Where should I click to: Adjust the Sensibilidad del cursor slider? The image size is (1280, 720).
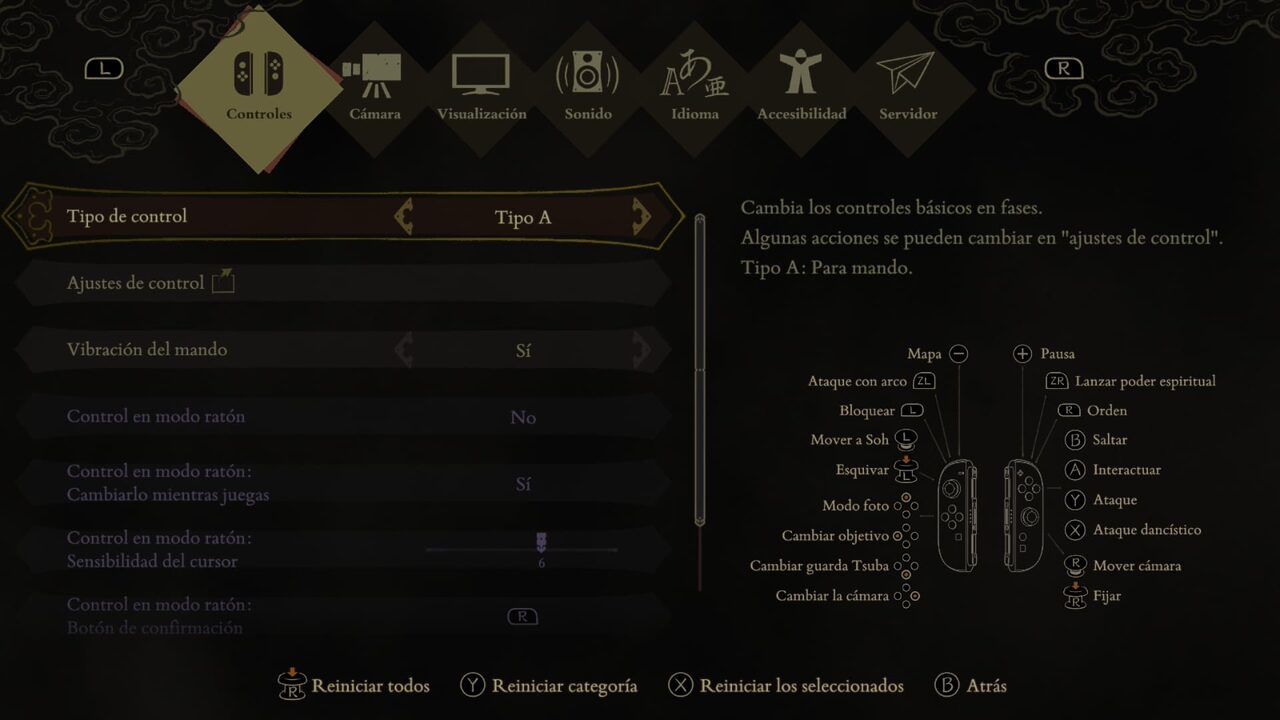pos(541,546)
